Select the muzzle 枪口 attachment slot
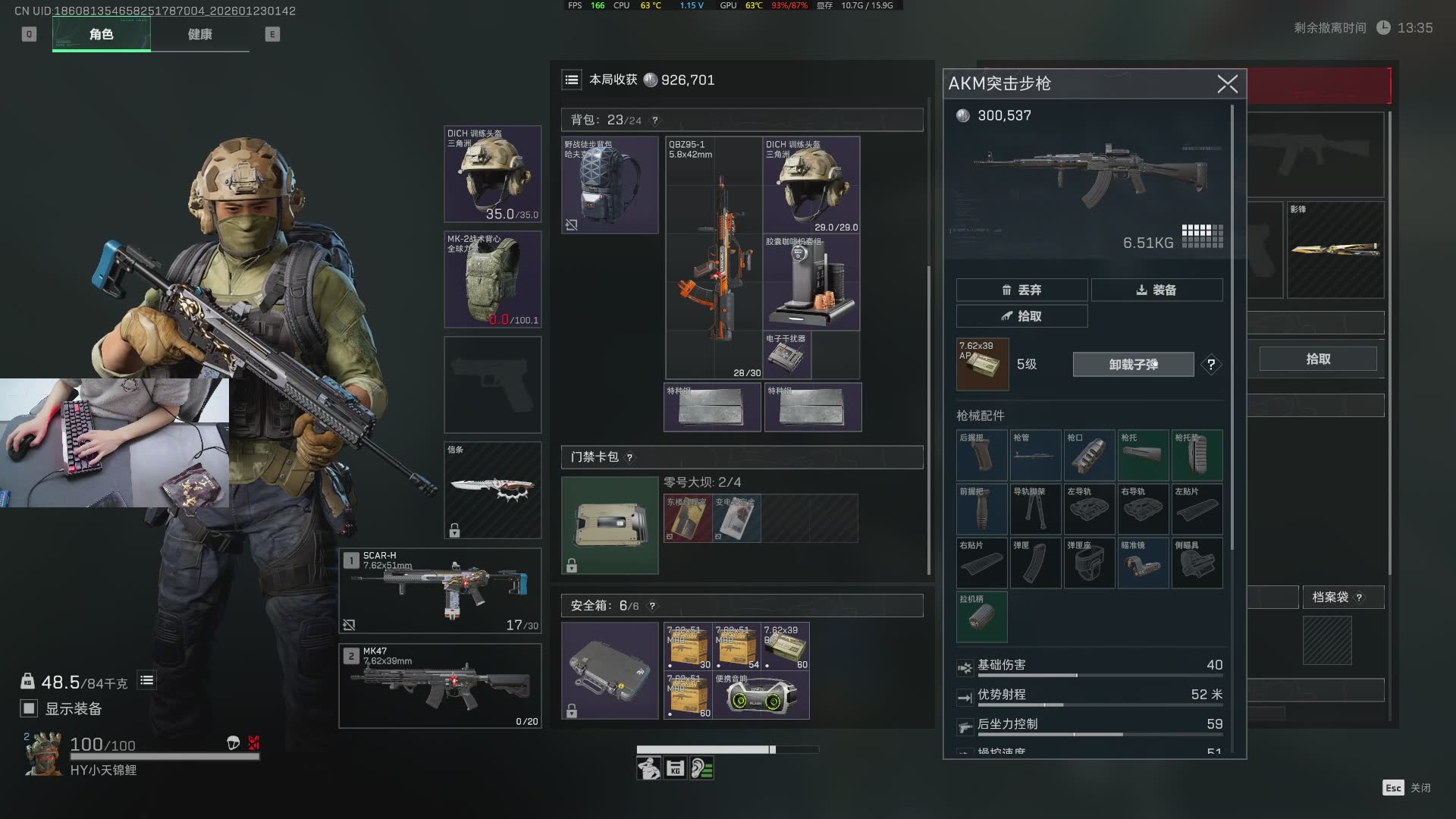1456x819 pixels. click(1089, 455)
